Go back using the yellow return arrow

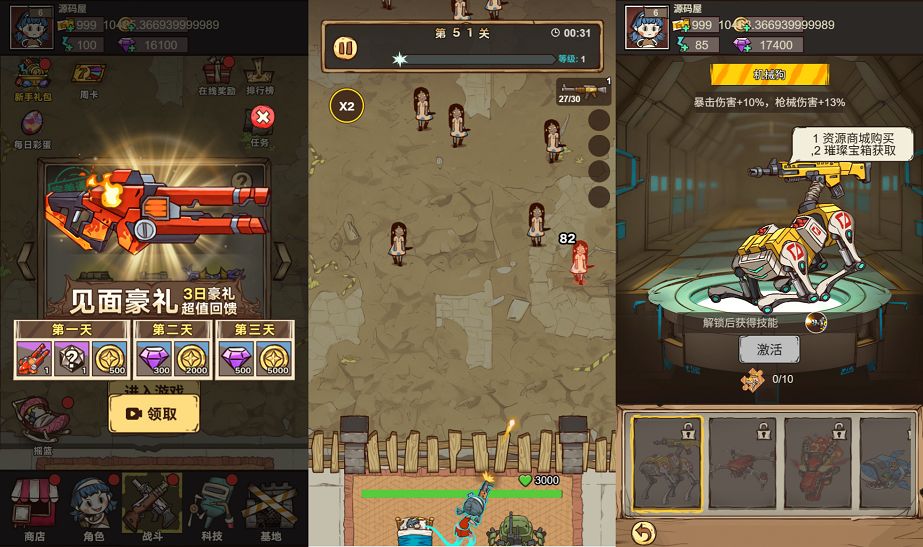click(644, 531)
